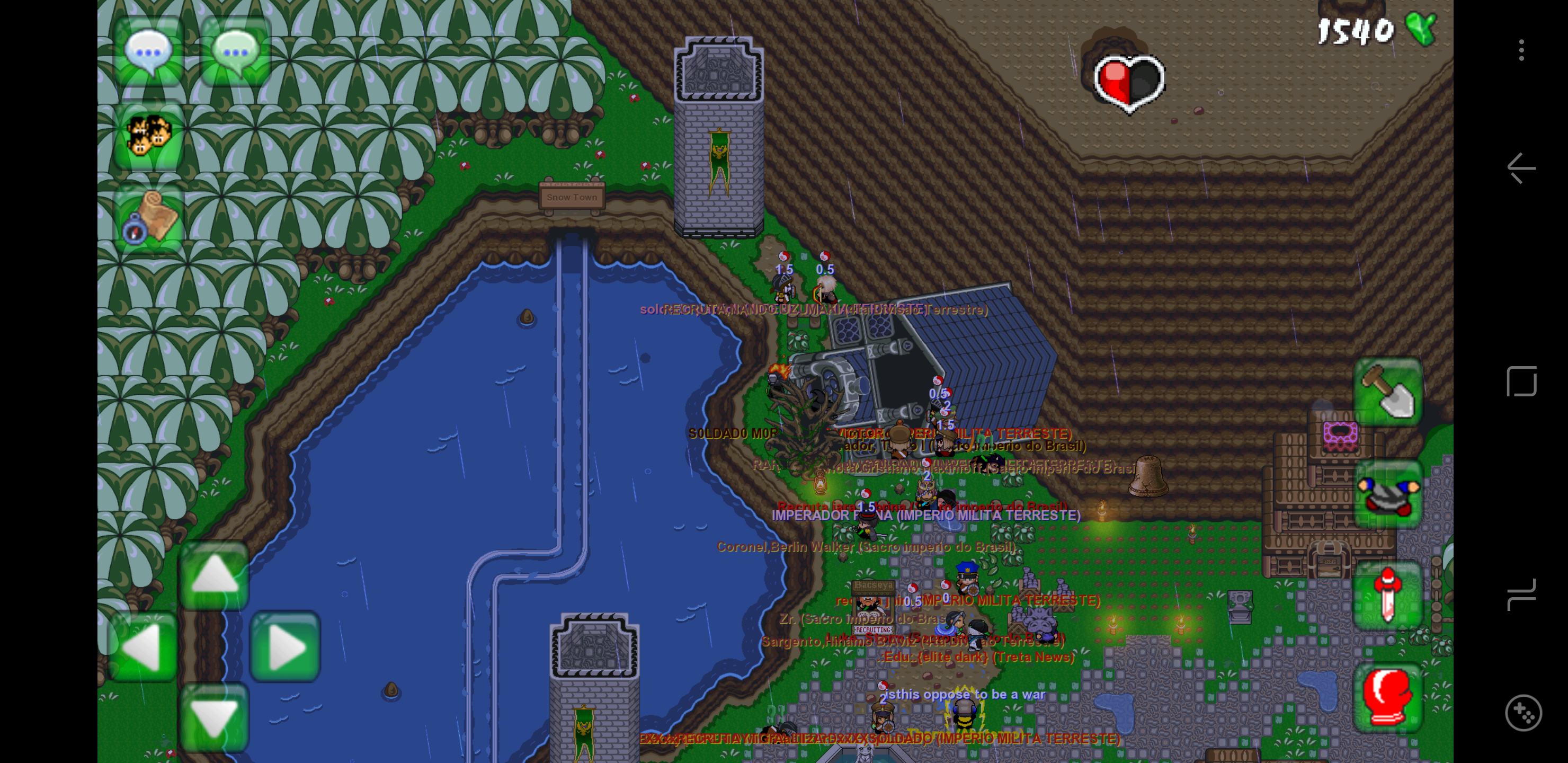Select the black item button below the shovel
The image size is (1568, 763).
point(1387,493)
